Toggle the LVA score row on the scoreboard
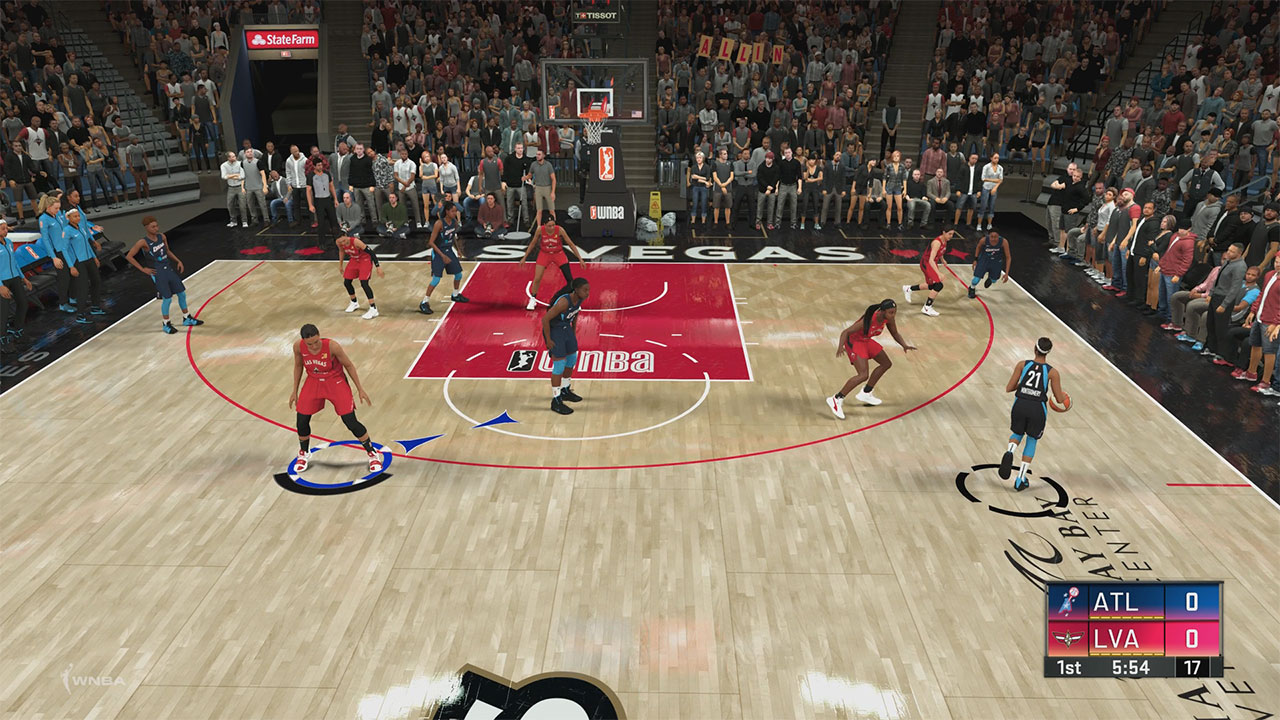 [1115, 639]
